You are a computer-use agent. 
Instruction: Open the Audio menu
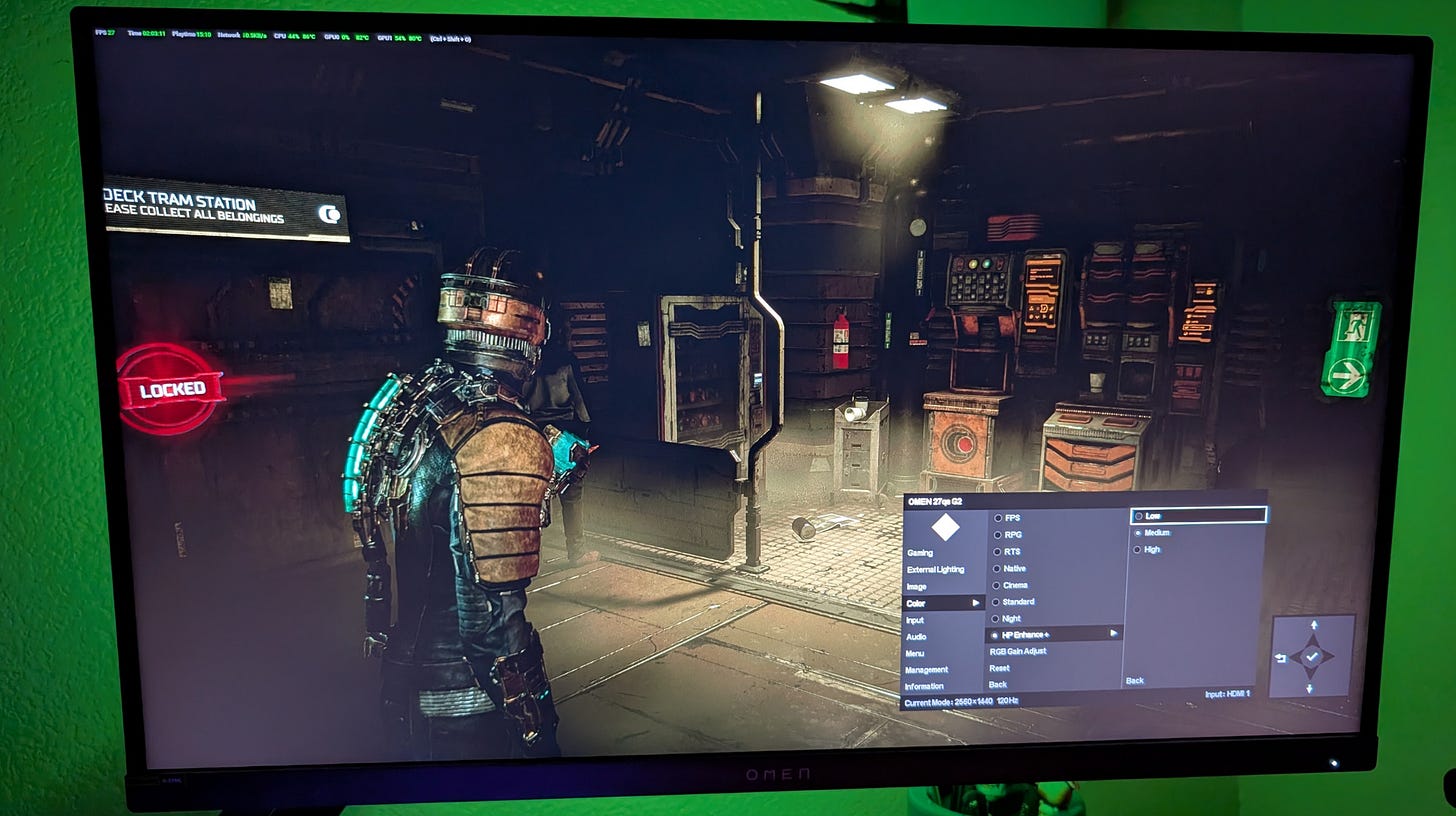(x=915, y=635)
